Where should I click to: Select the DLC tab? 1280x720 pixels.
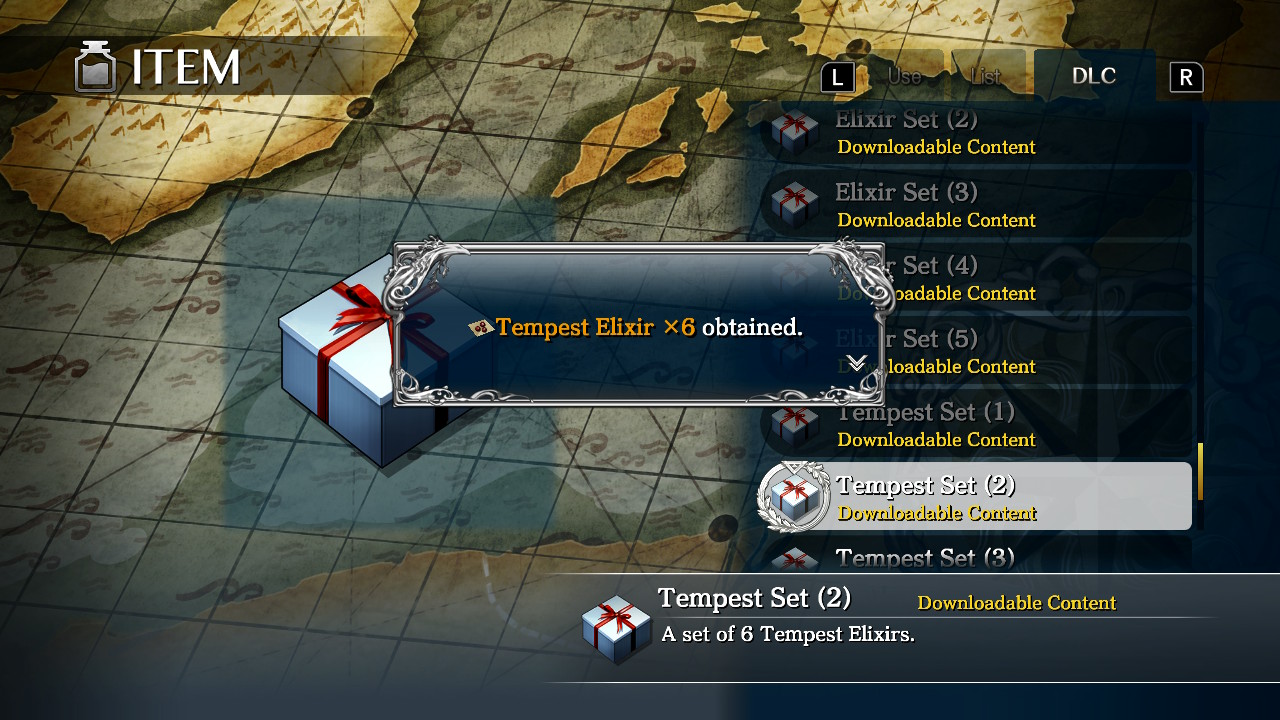[x=1094, y=75]
